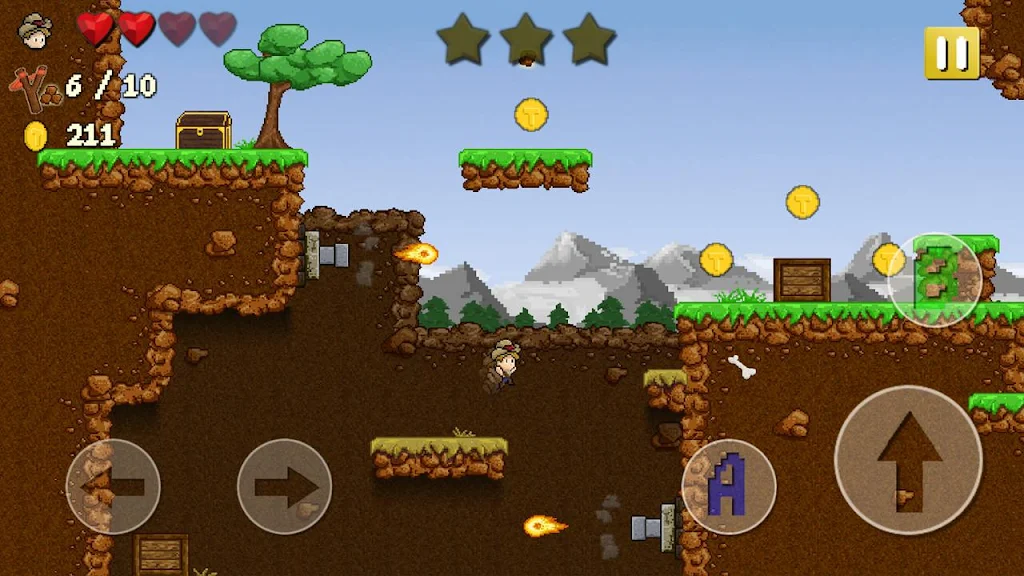The width and height of the screenshot is (1024, 576).
Task: Use the green B action button
Action: [935, 279]
